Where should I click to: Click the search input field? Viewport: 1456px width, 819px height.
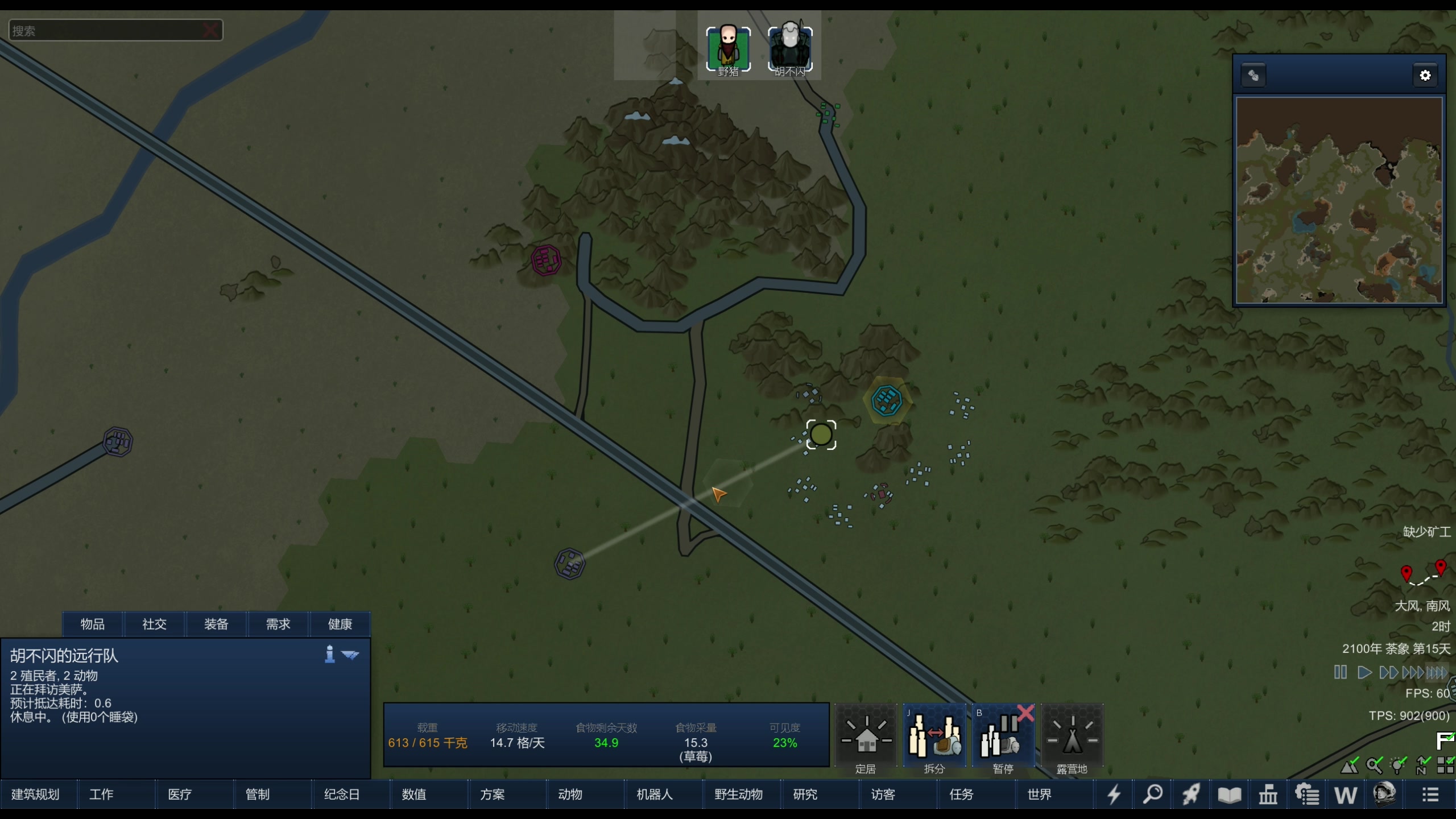tap(105, 31)
